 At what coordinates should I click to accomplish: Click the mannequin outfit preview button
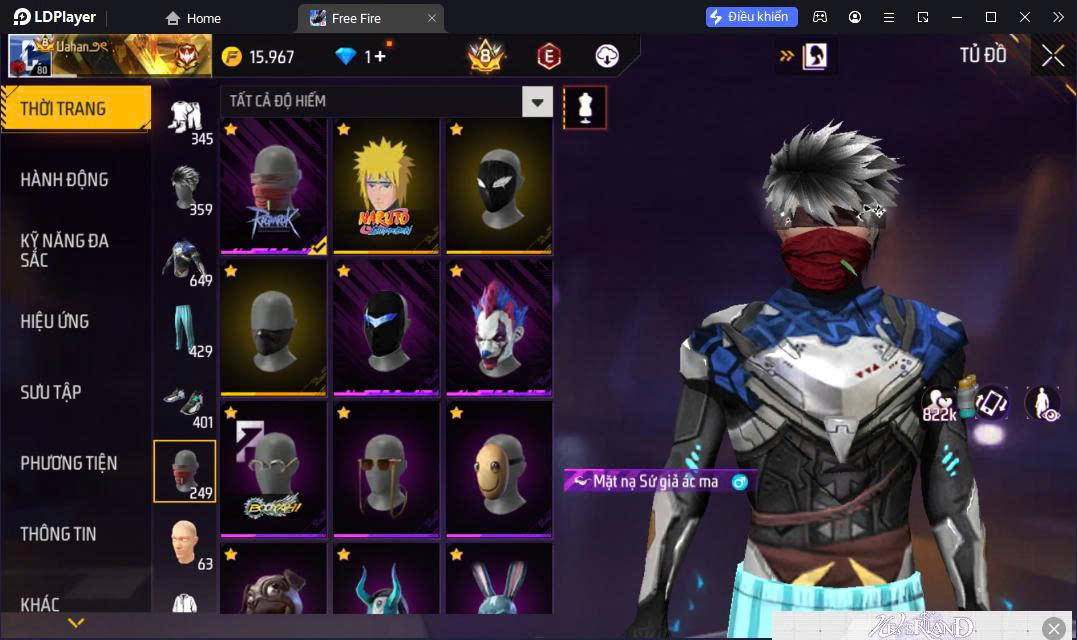coord(585,107)
